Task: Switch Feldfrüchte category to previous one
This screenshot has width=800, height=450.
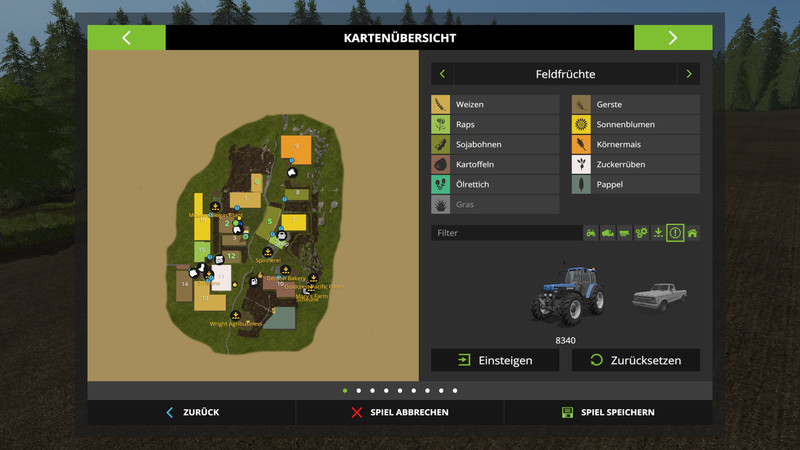Action: pyautogui.click(x=442, y=74)
